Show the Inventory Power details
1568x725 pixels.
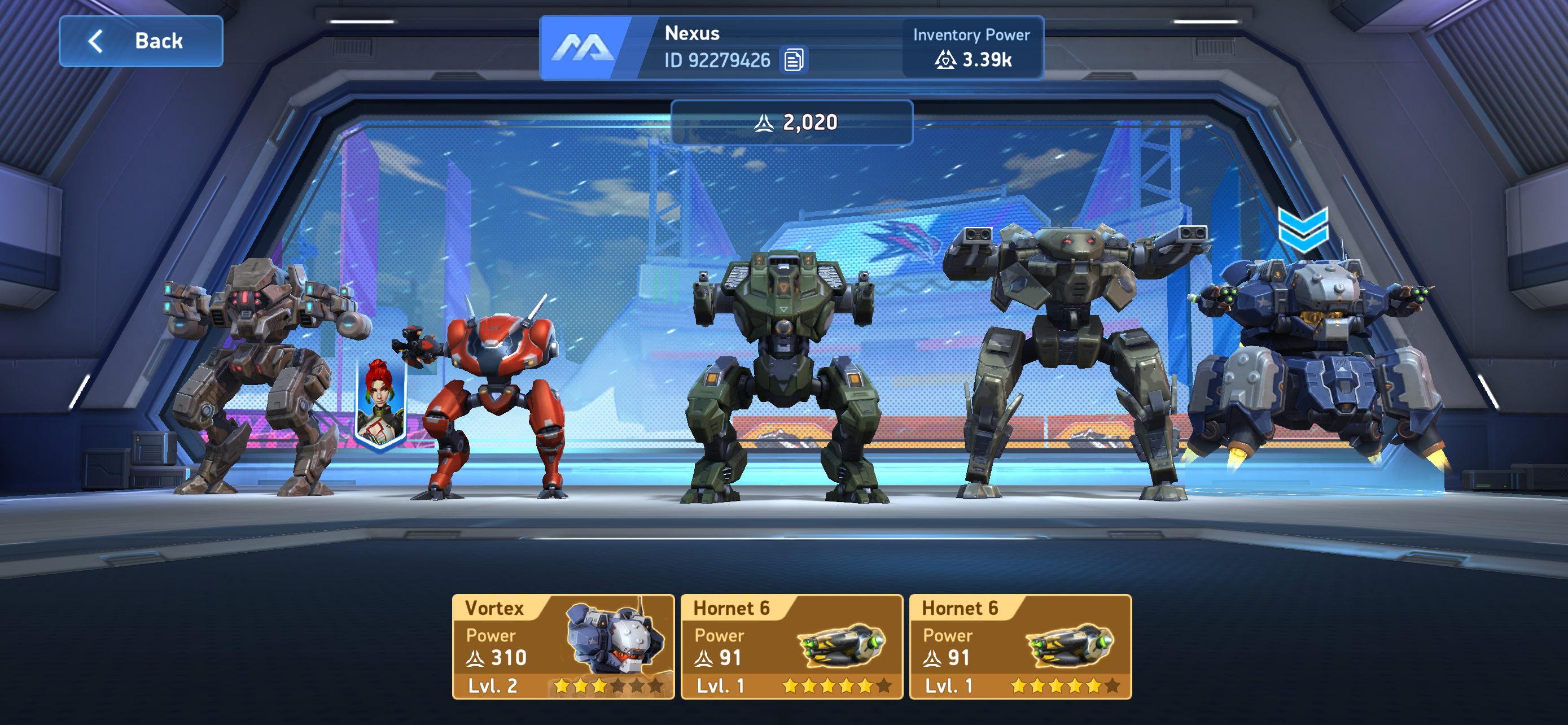coord(972,47)
